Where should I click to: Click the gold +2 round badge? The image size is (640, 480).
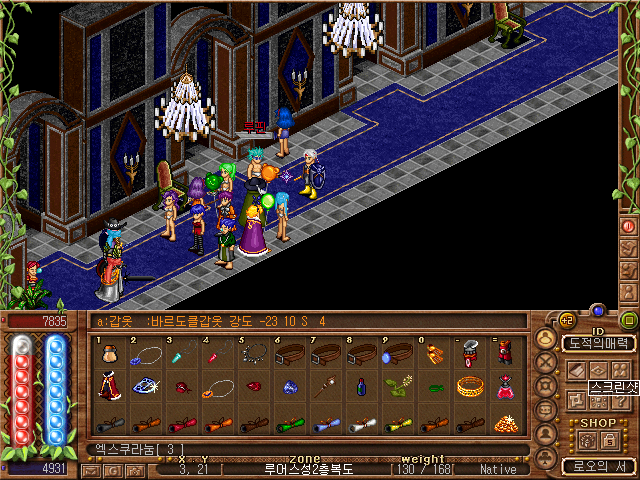pyautogui.click(x=566, y=320)
